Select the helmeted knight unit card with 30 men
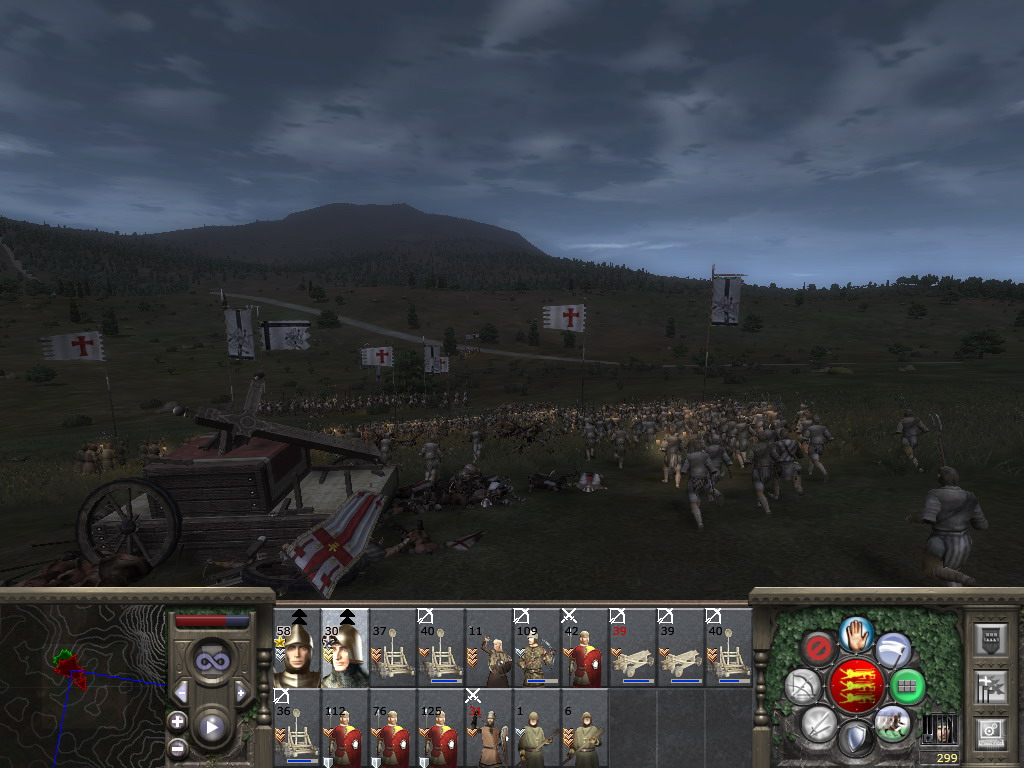This screenshot has height=768, width=1024. (x=344, y=648)
